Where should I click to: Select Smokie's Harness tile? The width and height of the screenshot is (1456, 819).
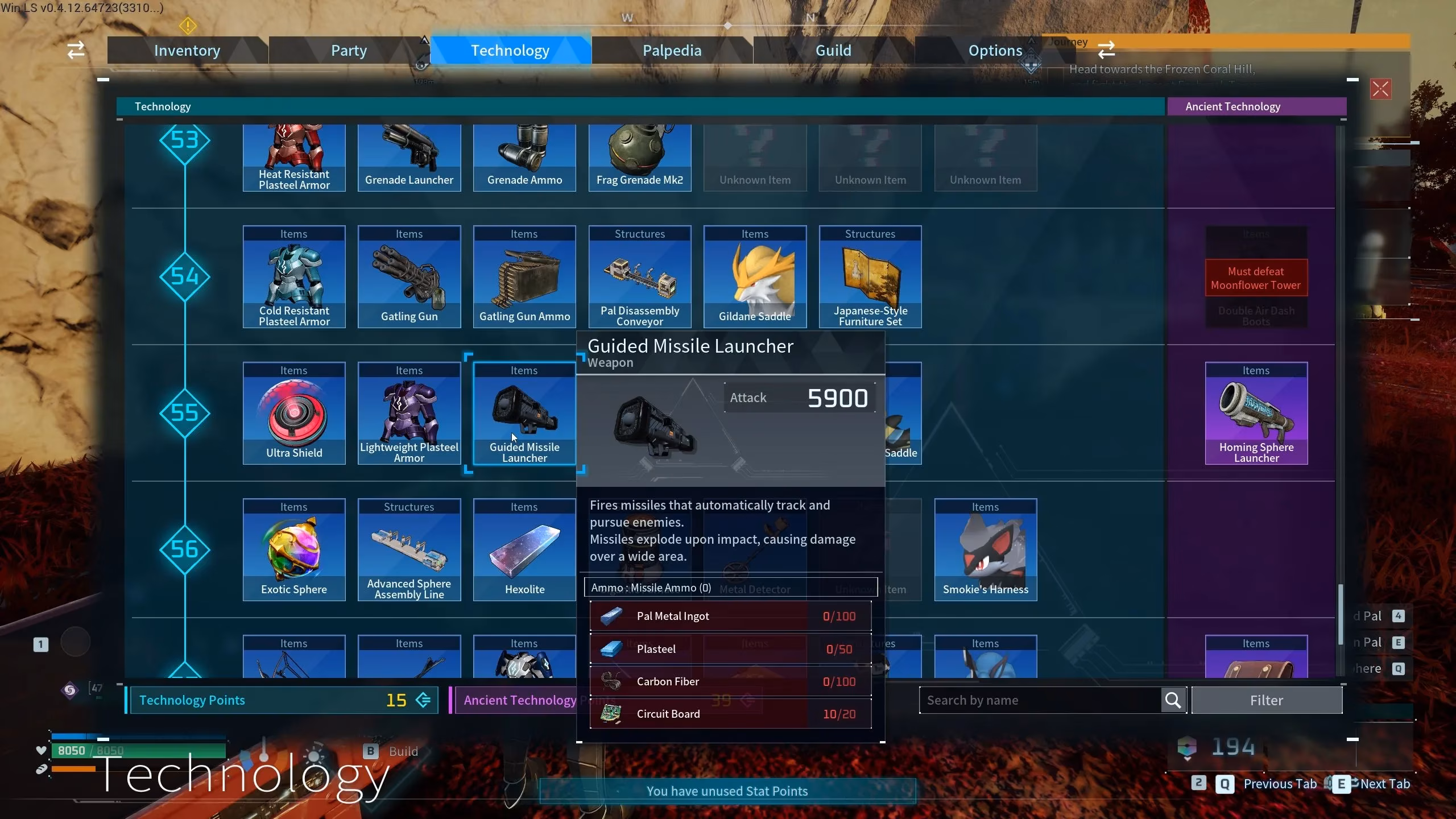[985, 550]
